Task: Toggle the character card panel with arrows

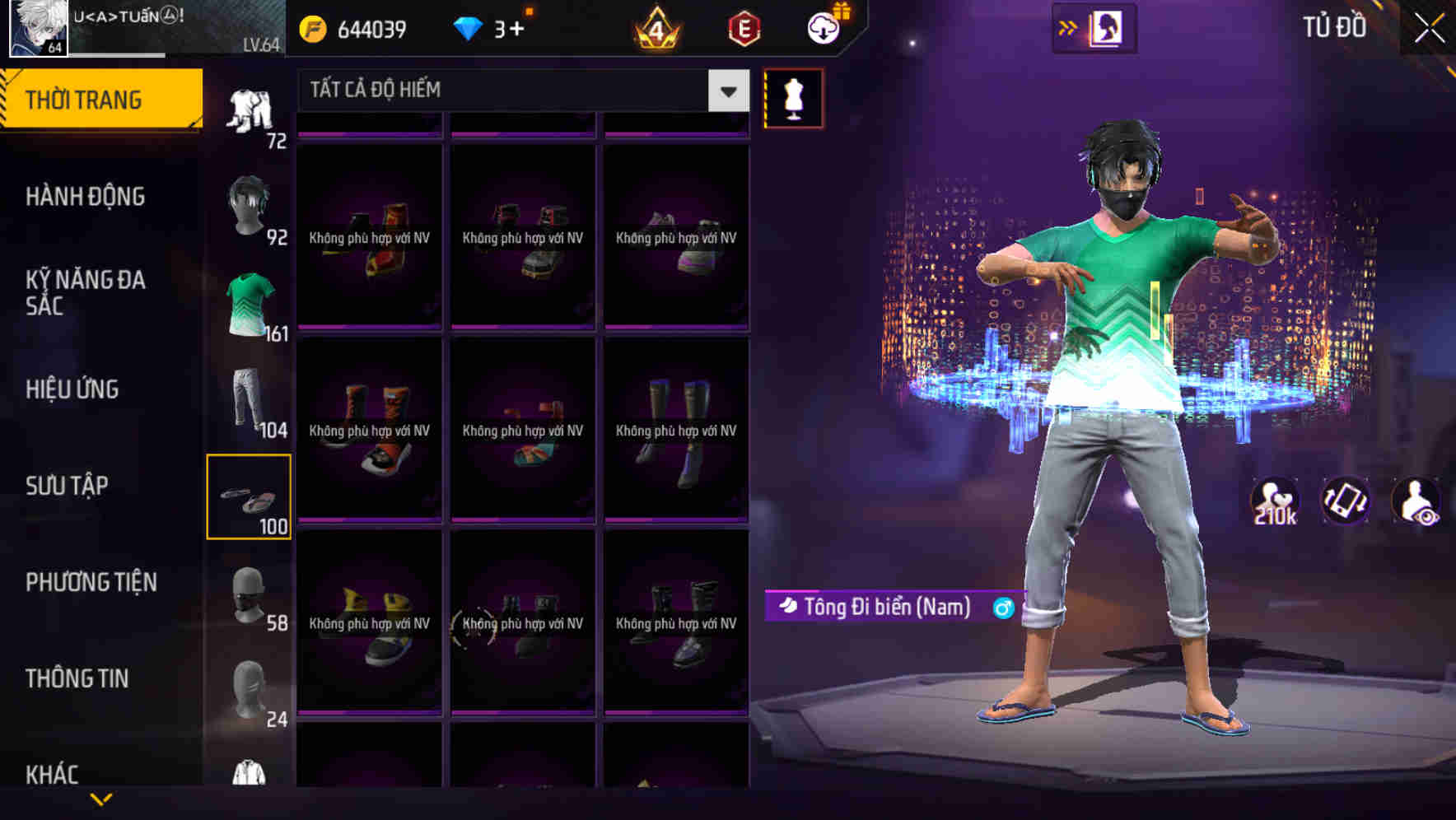Action: click(1094, 27)
